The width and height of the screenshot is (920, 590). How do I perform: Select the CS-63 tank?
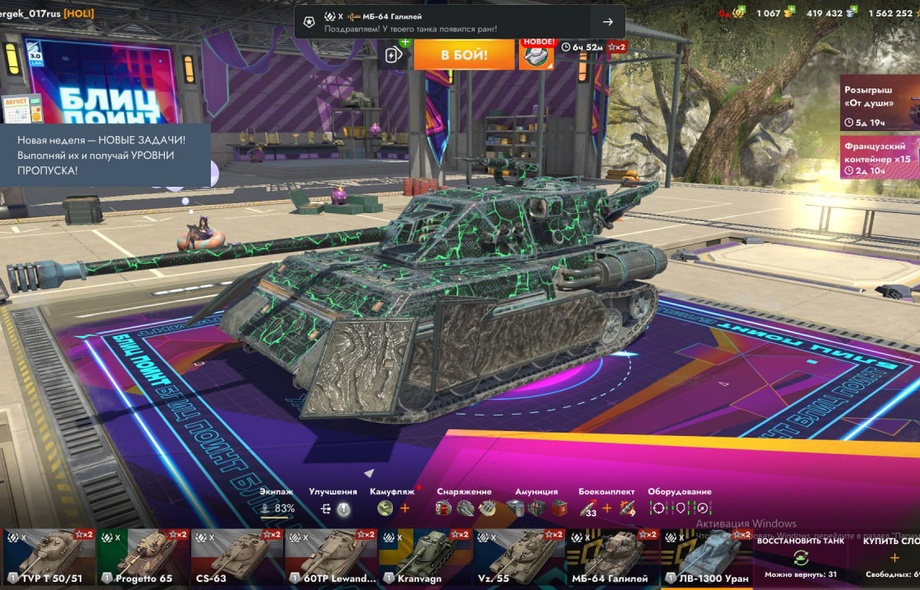pos(237,558)
